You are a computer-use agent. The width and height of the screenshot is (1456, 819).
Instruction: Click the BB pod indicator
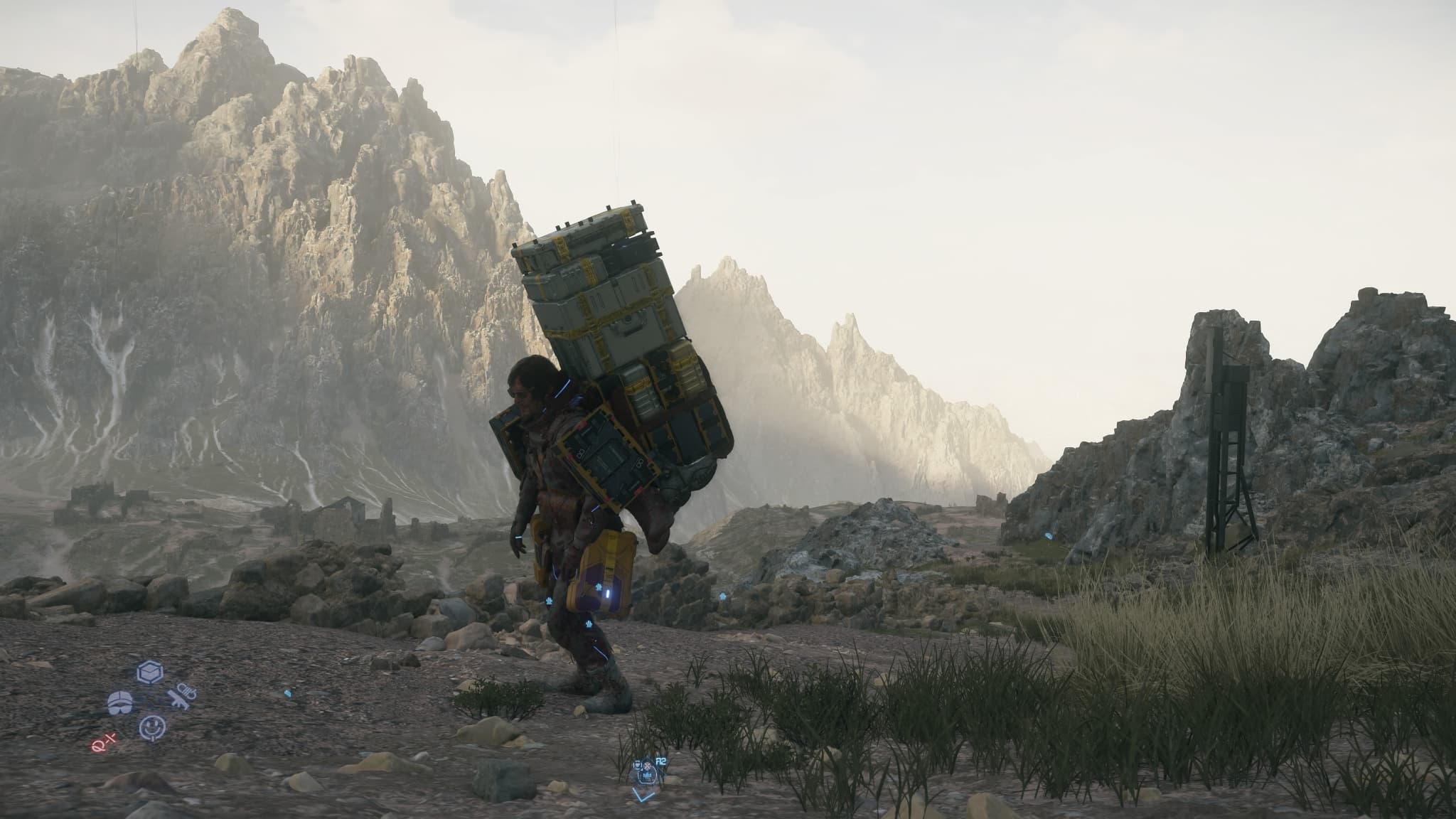(x=638, y=765)
